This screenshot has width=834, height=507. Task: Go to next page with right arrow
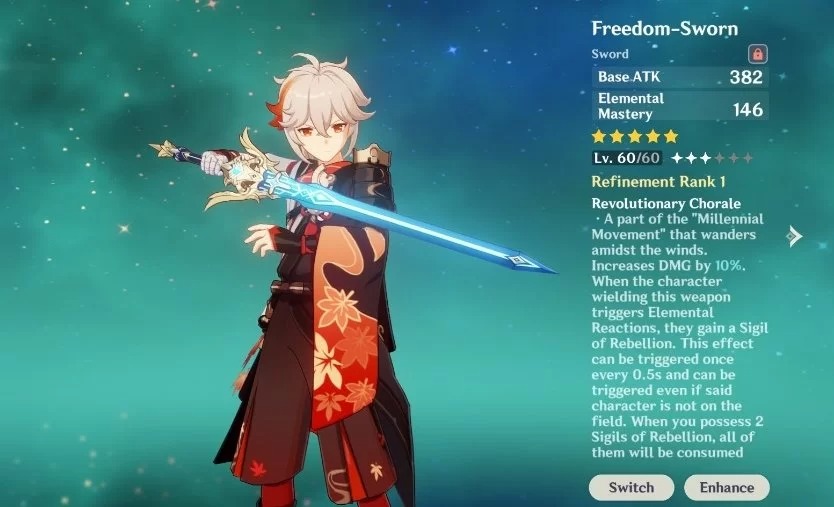[x=795, y=236]
